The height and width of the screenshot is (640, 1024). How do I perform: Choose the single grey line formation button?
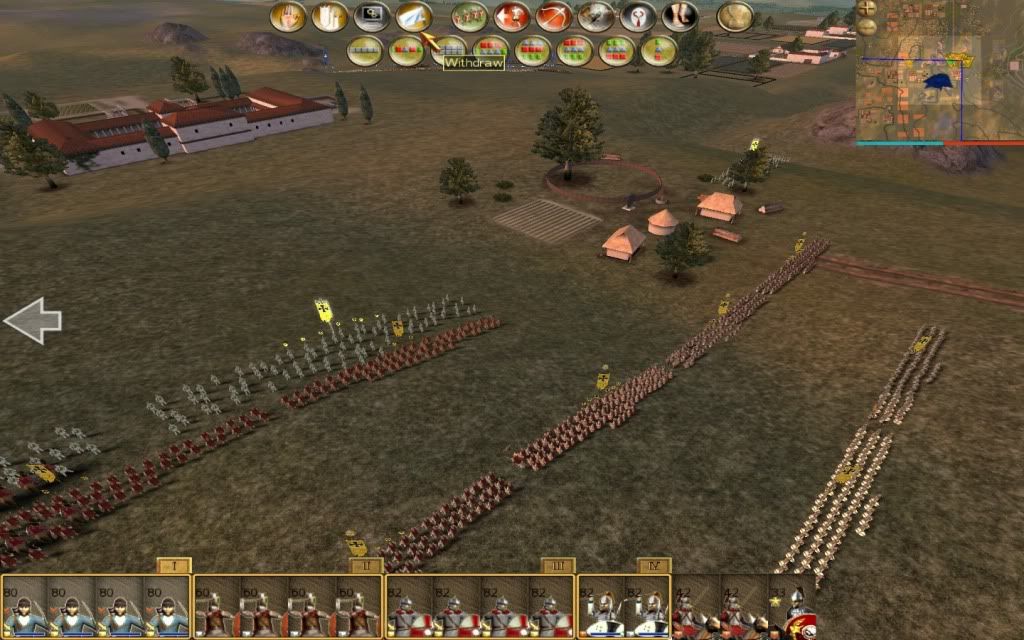point(364,50)
